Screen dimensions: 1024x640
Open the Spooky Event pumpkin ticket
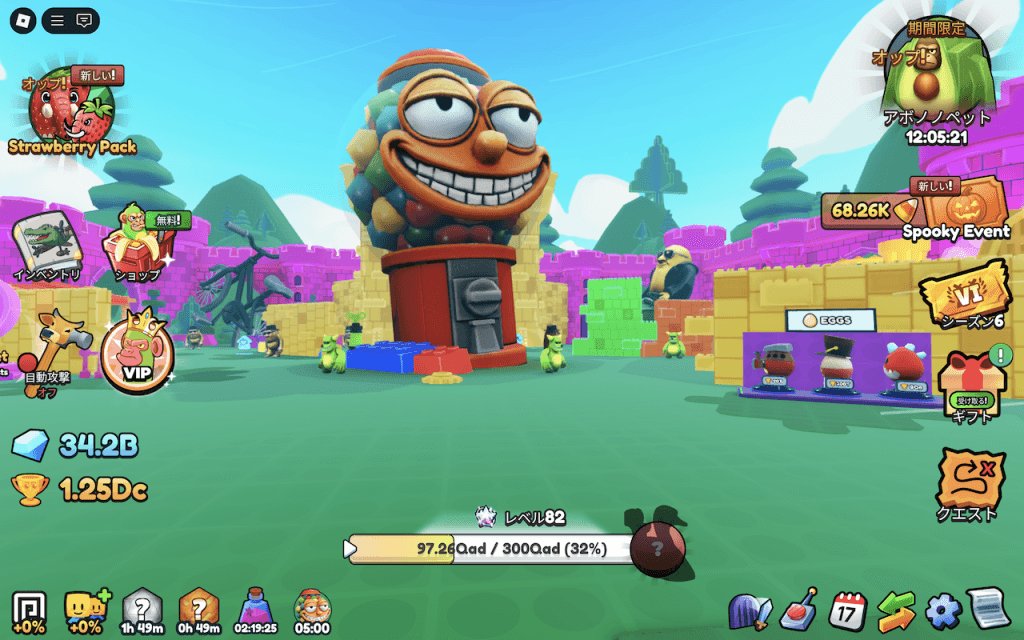click(x=956, y=208)
